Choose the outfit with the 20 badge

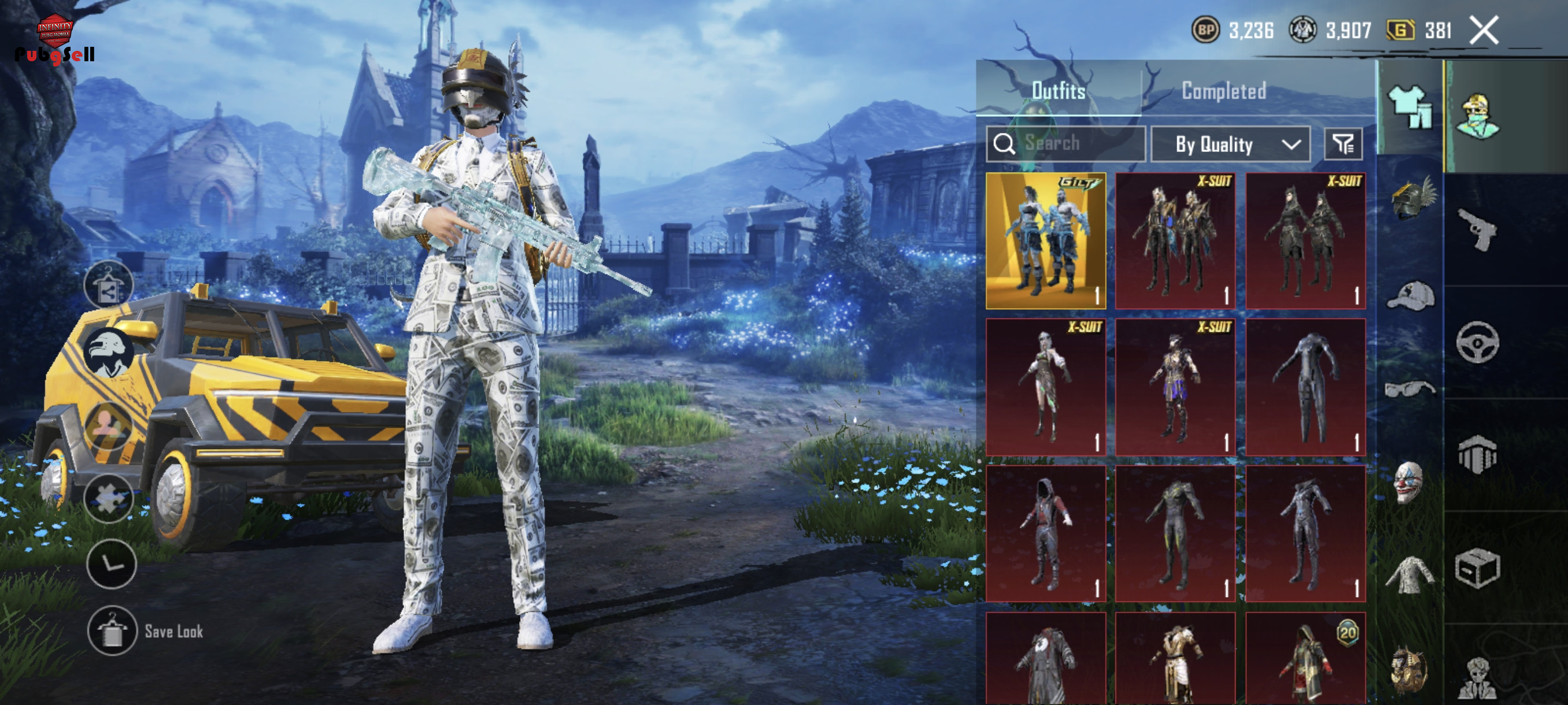point(1305,660)
